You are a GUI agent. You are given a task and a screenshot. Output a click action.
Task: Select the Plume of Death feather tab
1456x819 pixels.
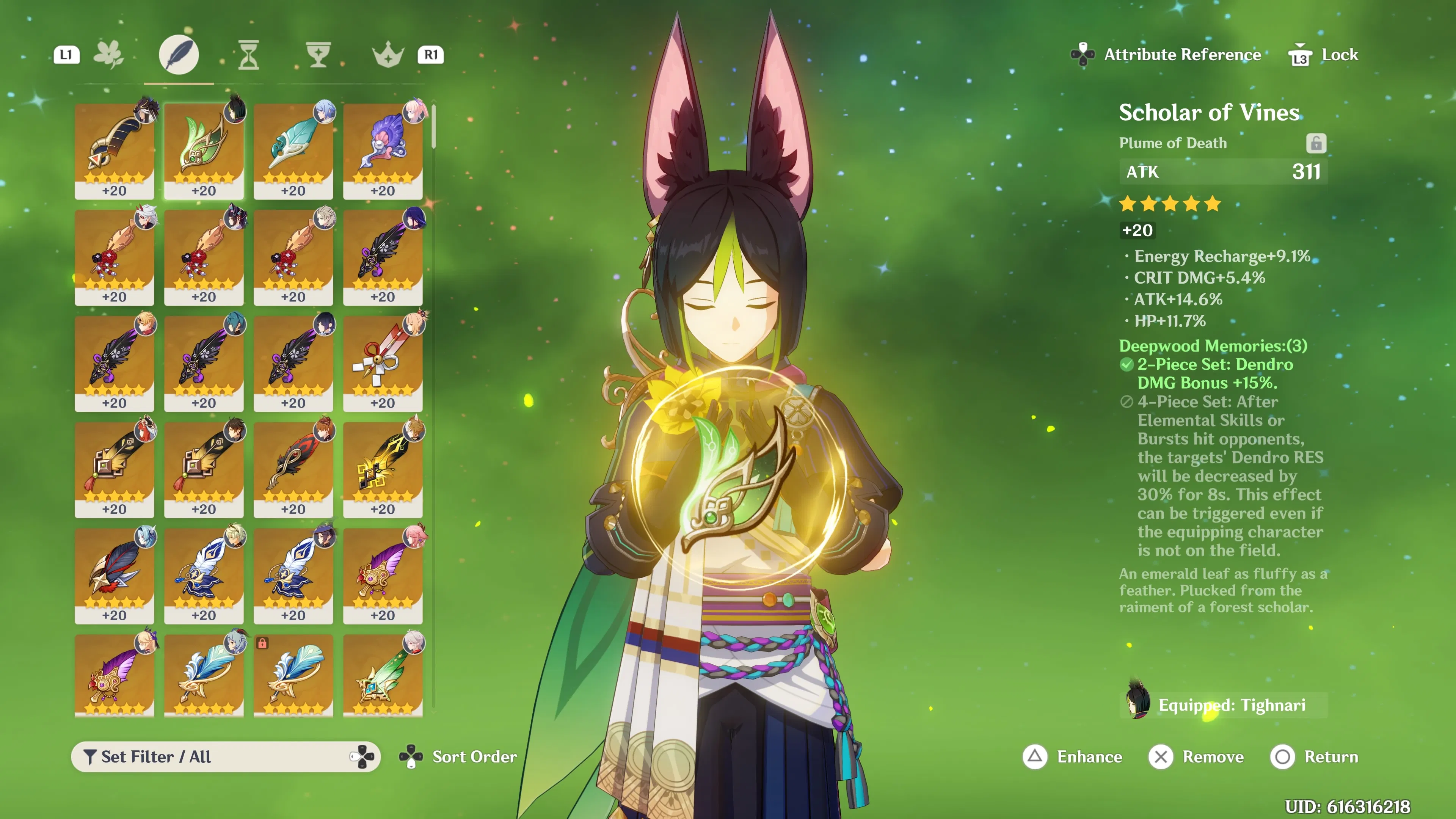tap(179, 55)
